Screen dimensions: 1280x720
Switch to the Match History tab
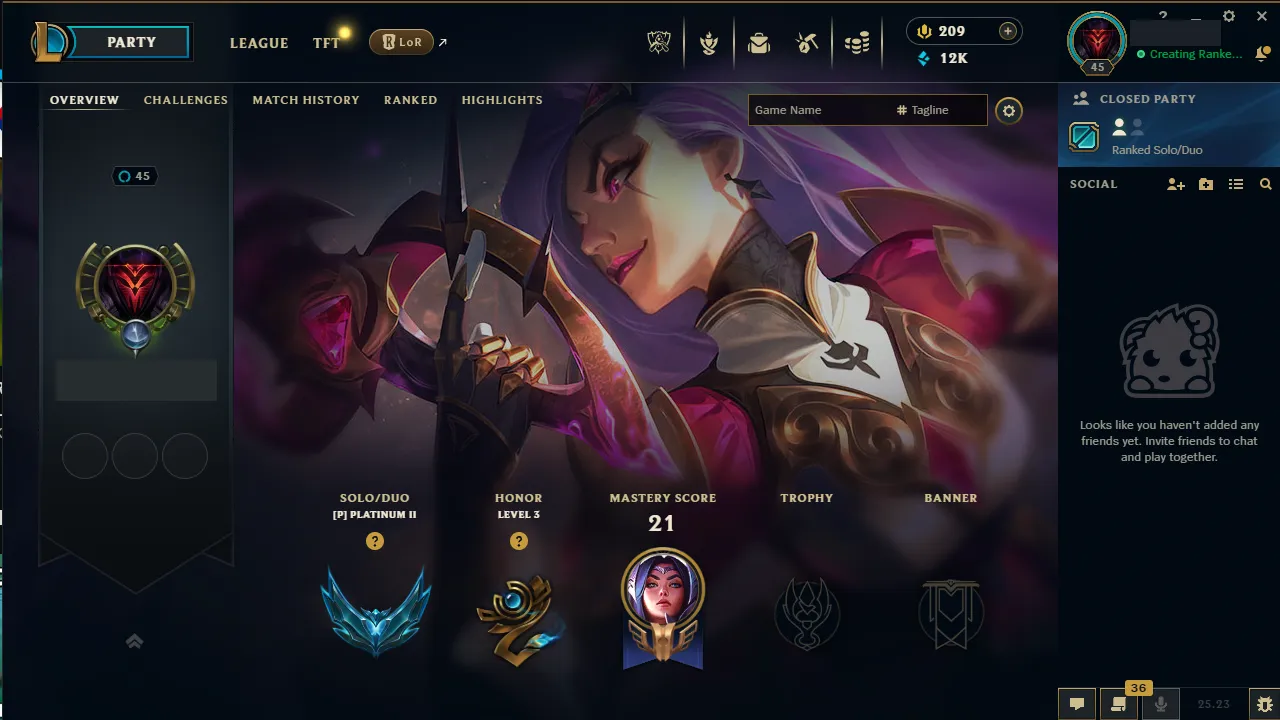pos(306,100)
